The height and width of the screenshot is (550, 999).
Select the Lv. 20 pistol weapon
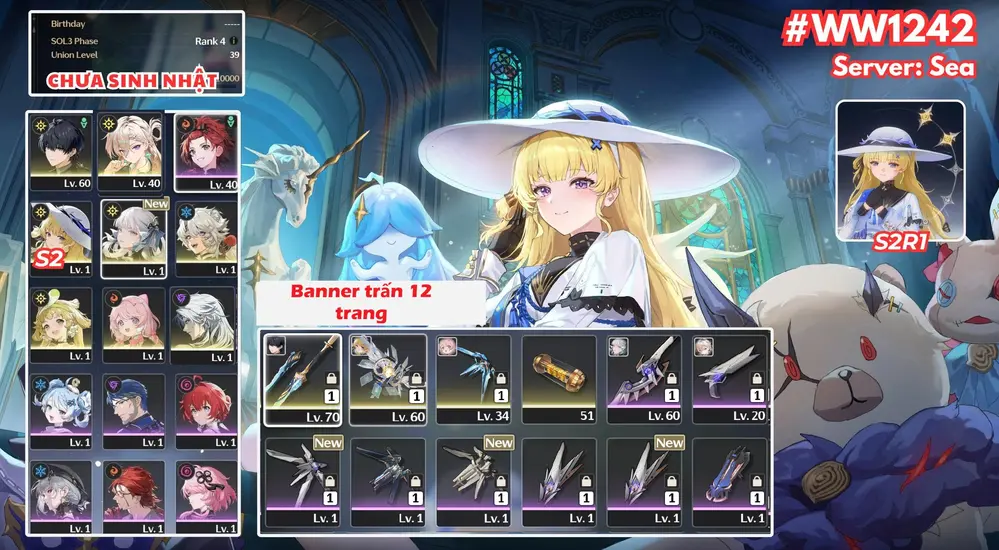[x=730, y=380]
